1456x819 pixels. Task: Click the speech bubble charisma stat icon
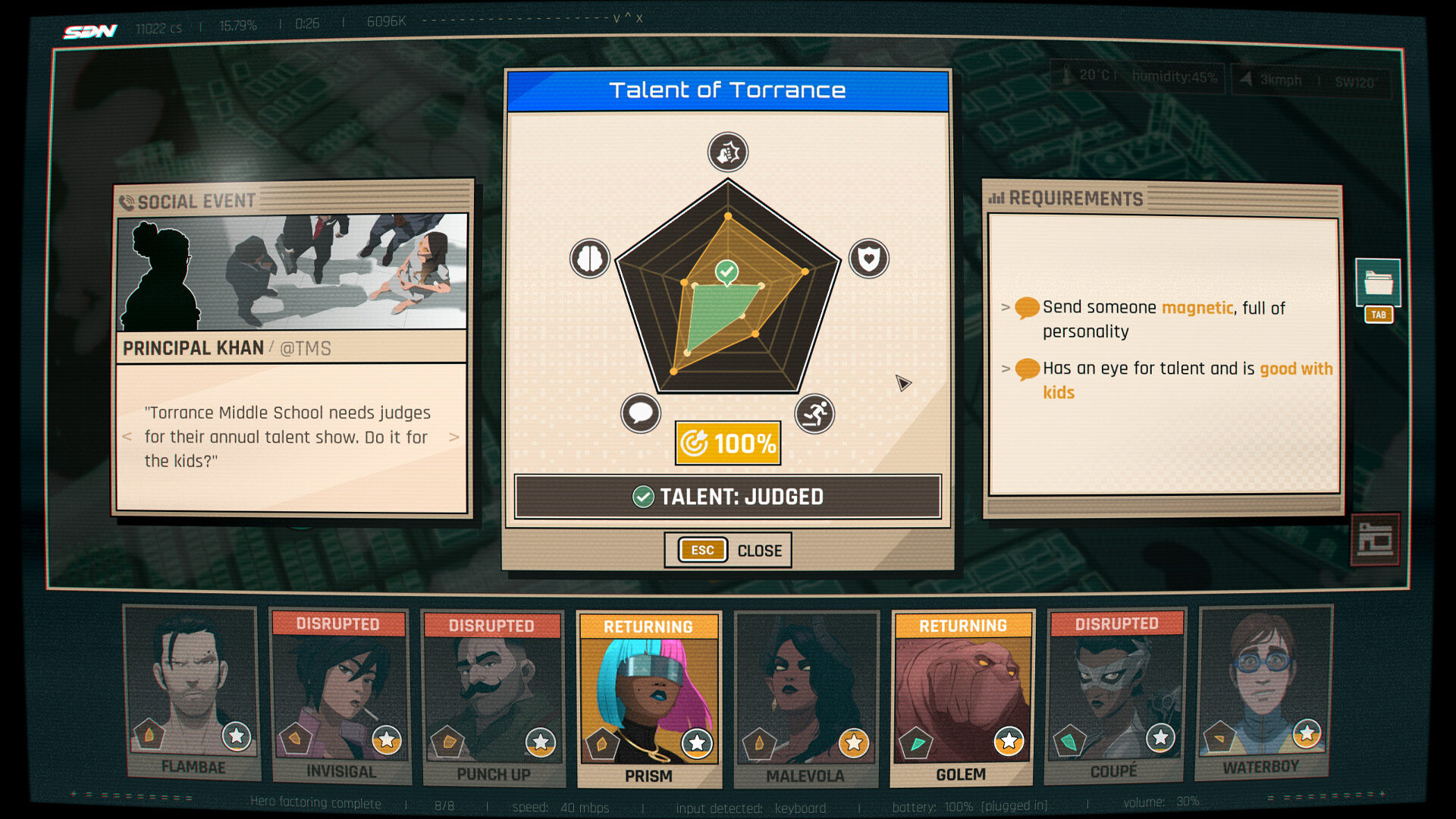point(641,413)
